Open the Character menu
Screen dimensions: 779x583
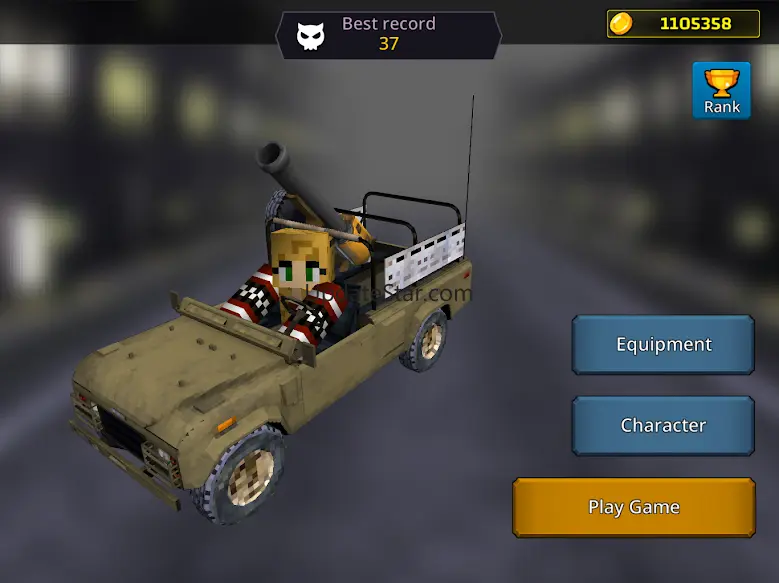point(663,425)
